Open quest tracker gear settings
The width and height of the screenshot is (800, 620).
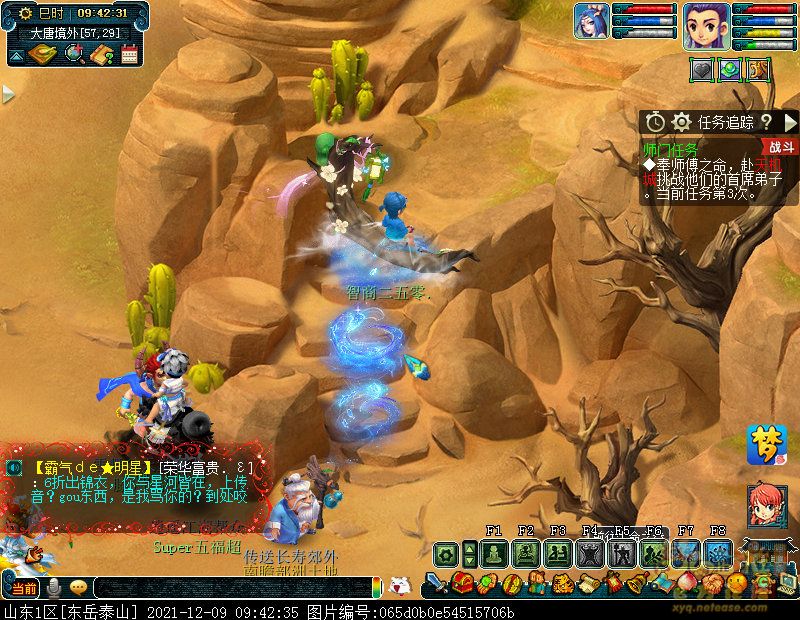tap(682, 122)
